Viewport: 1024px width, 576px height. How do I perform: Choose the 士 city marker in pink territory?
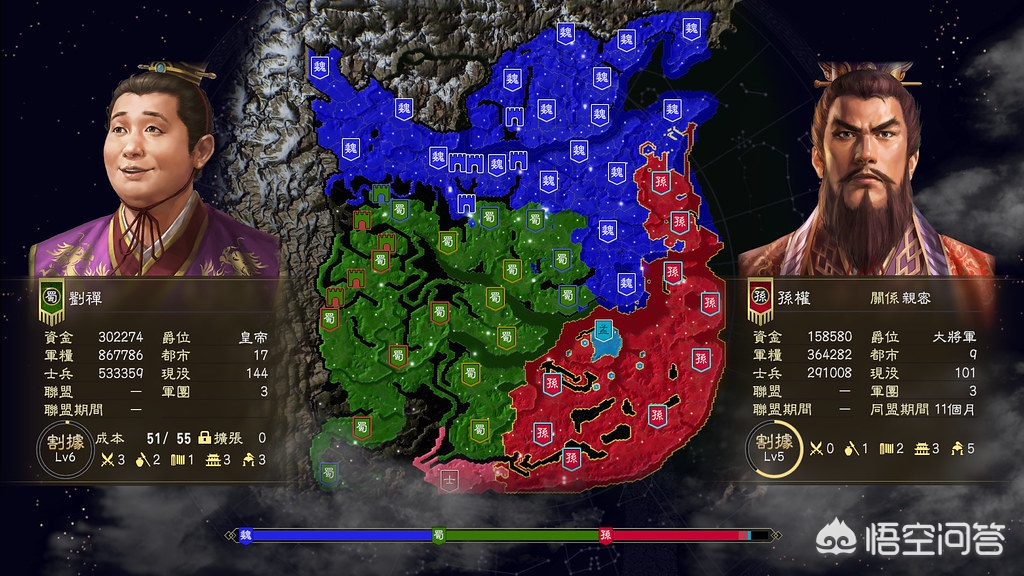451,477
